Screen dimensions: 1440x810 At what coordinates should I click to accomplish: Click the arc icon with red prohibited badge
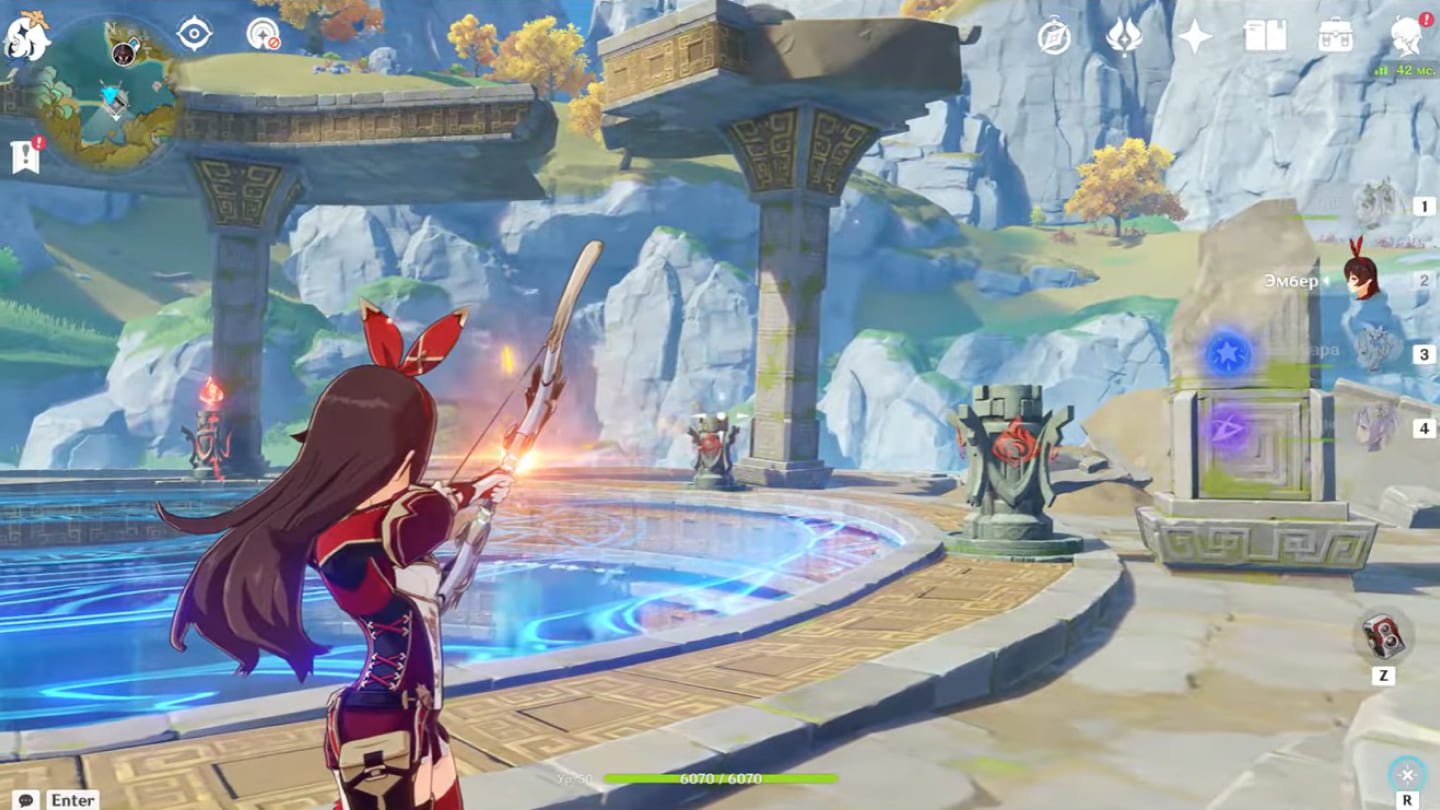[262, 35]
